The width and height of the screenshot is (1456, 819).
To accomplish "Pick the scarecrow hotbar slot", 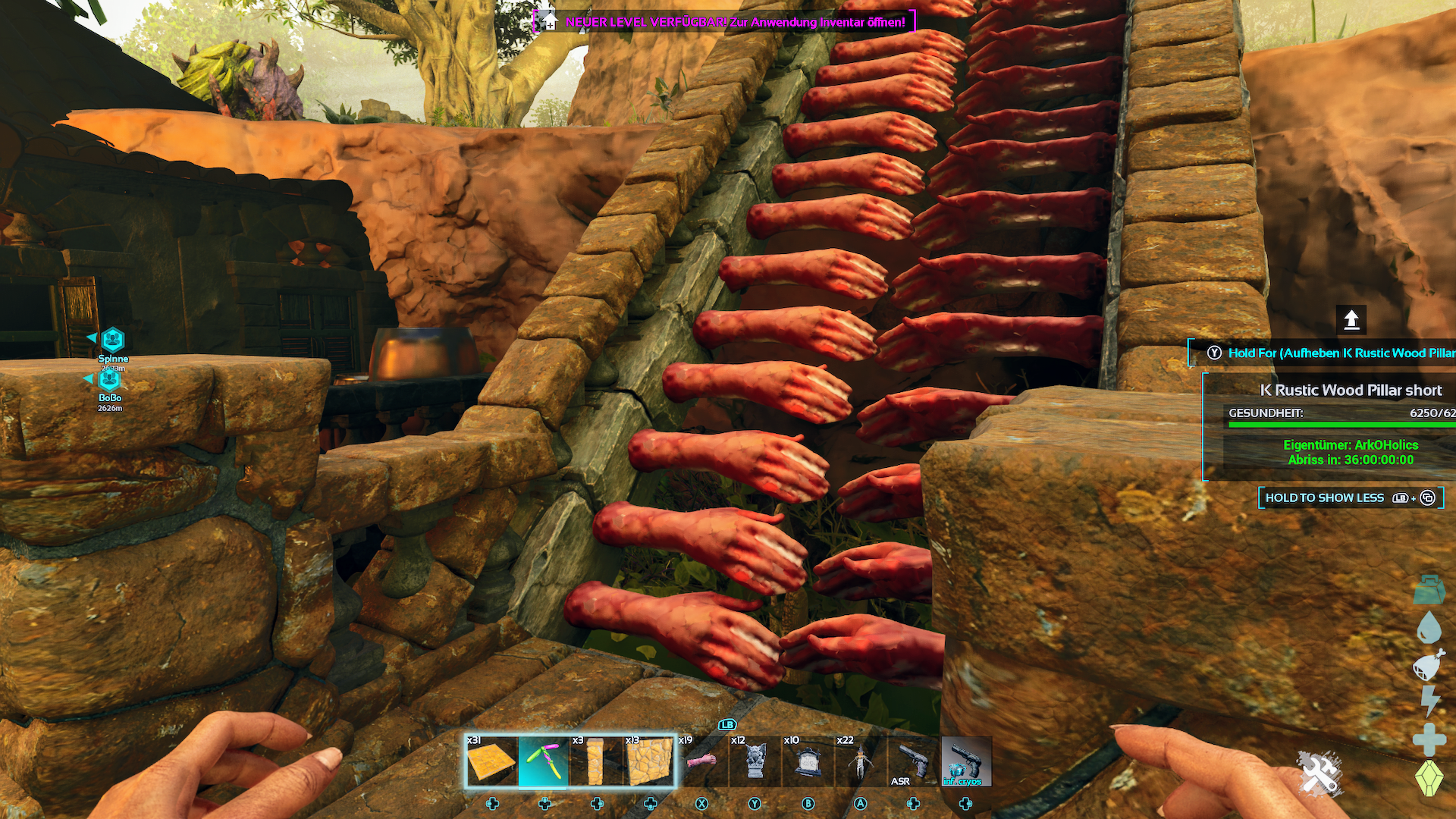I will [x=860, y=761].
